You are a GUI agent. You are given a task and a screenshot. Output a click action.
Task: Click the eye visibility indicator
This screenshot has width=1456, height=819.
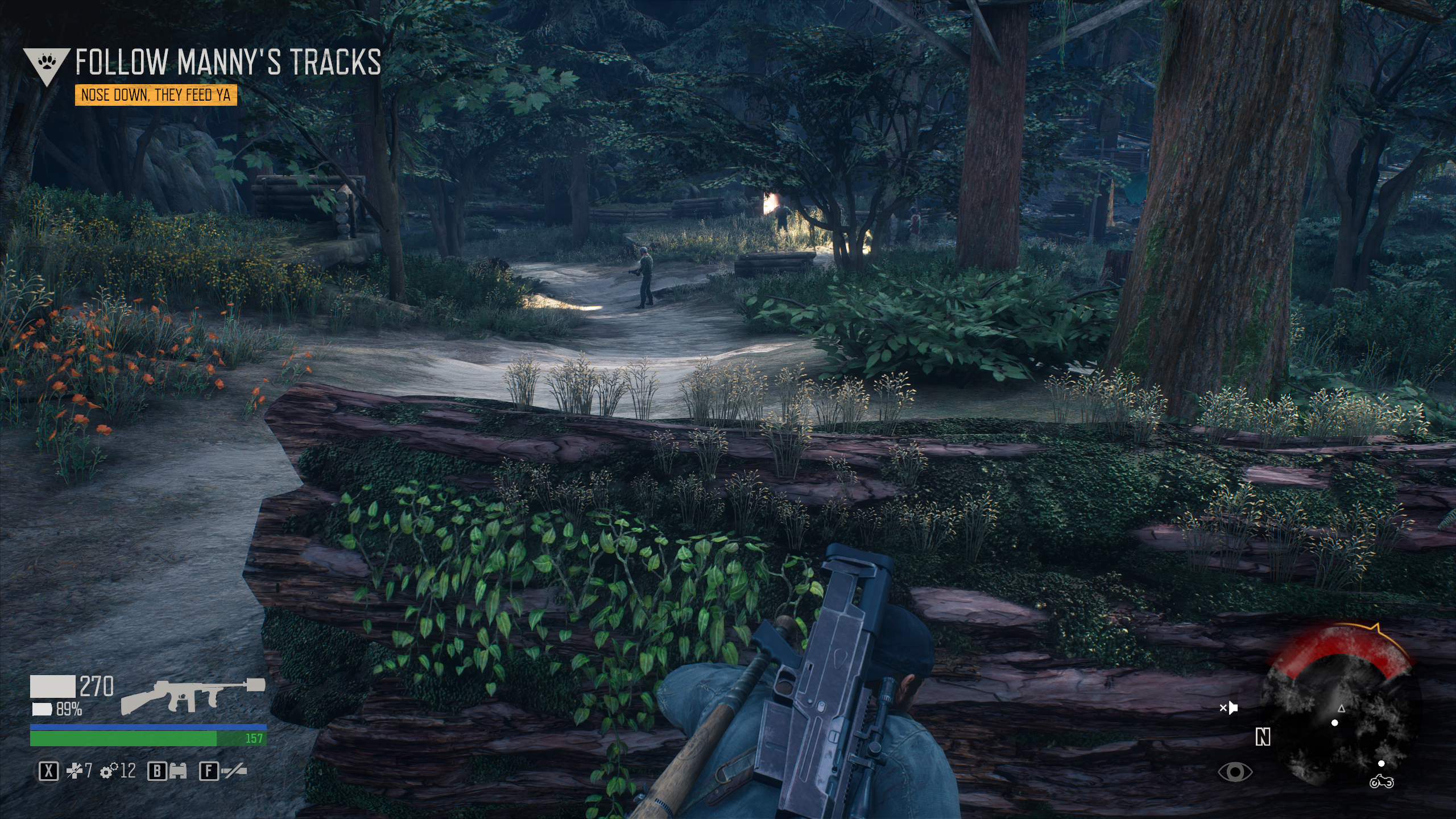pyautogui.click(x=1235, y=772)
